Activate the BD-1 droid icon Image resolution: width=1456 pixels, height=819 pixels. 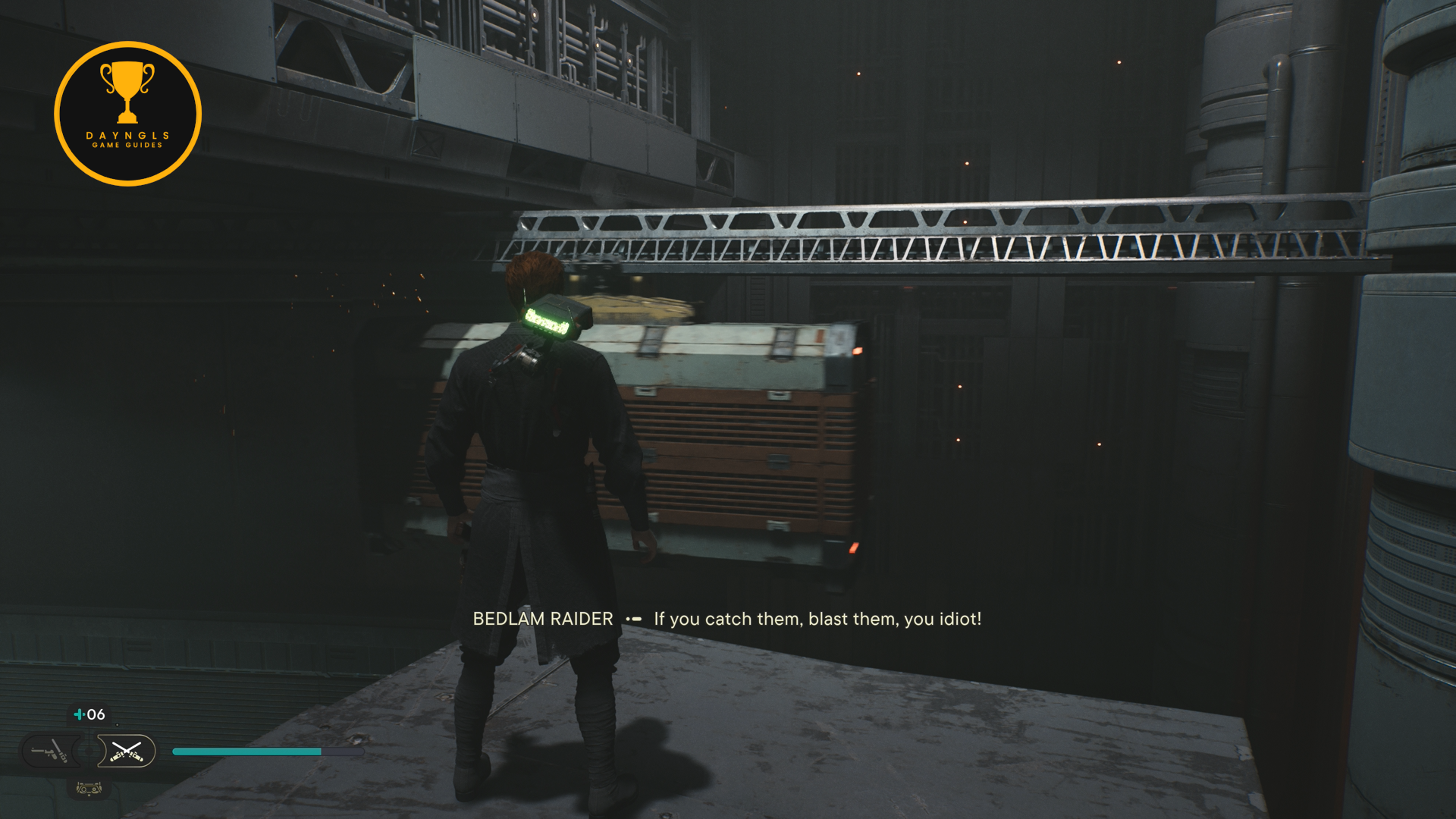(x=89, y=789)
